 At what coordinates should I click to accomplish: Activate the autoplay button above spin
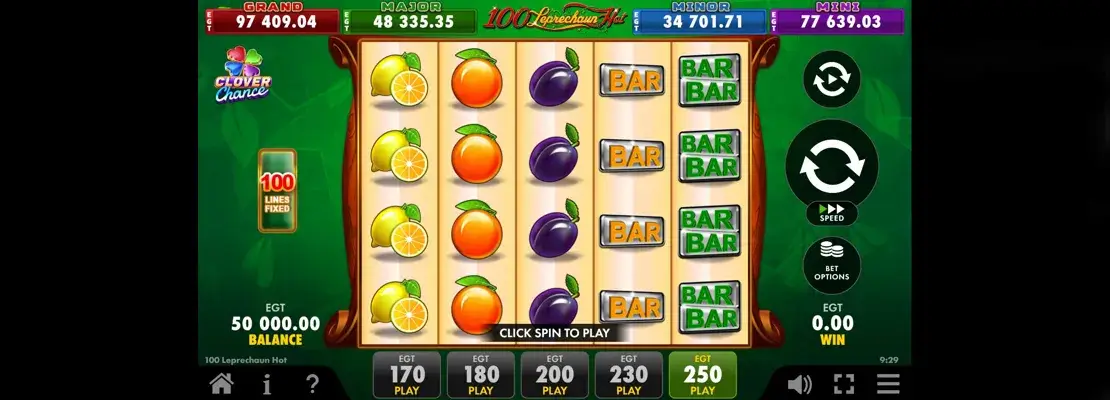(x=832, y=79)
